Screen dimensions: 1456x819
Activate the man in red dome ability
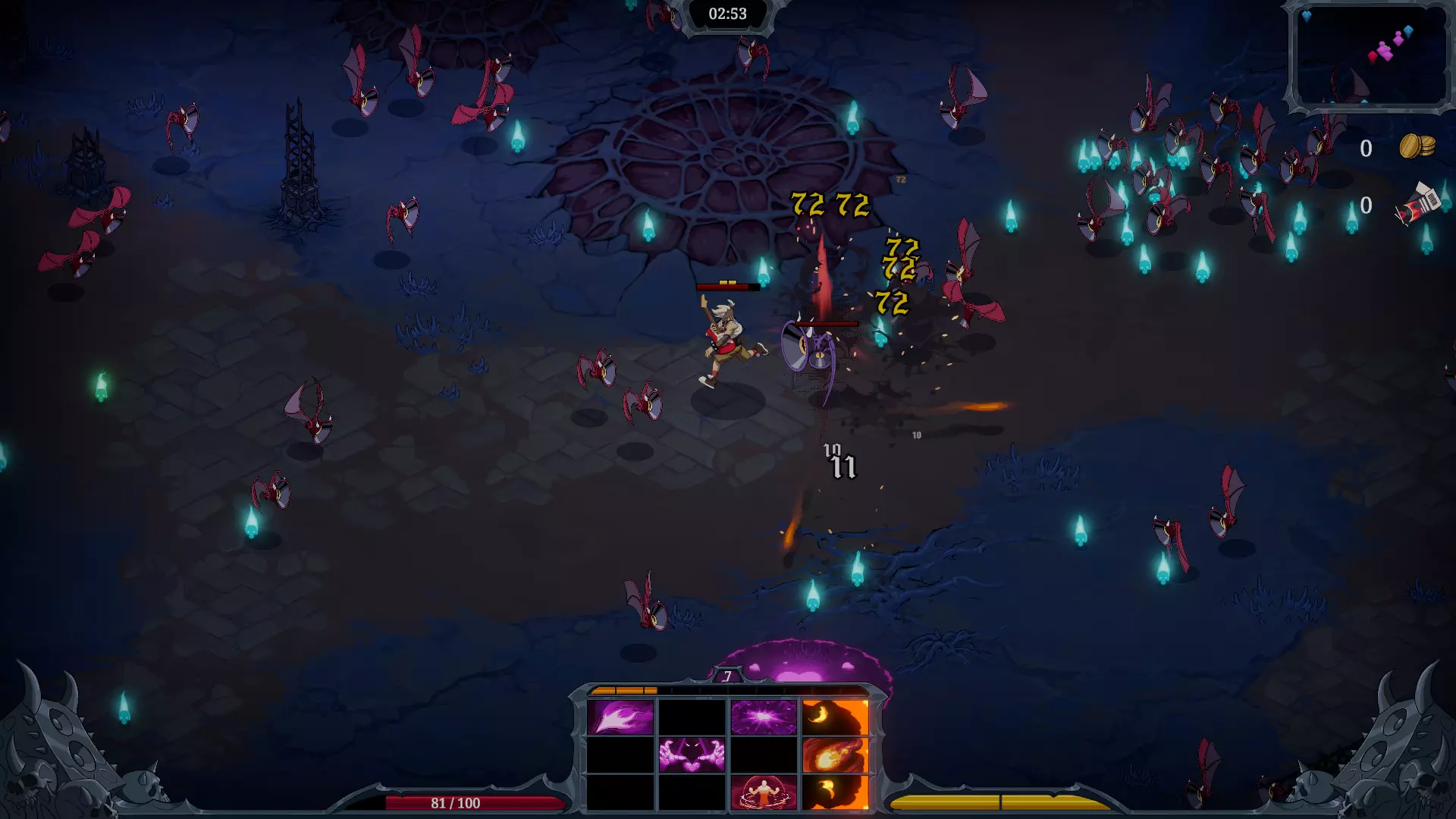(x=764, y=792)
